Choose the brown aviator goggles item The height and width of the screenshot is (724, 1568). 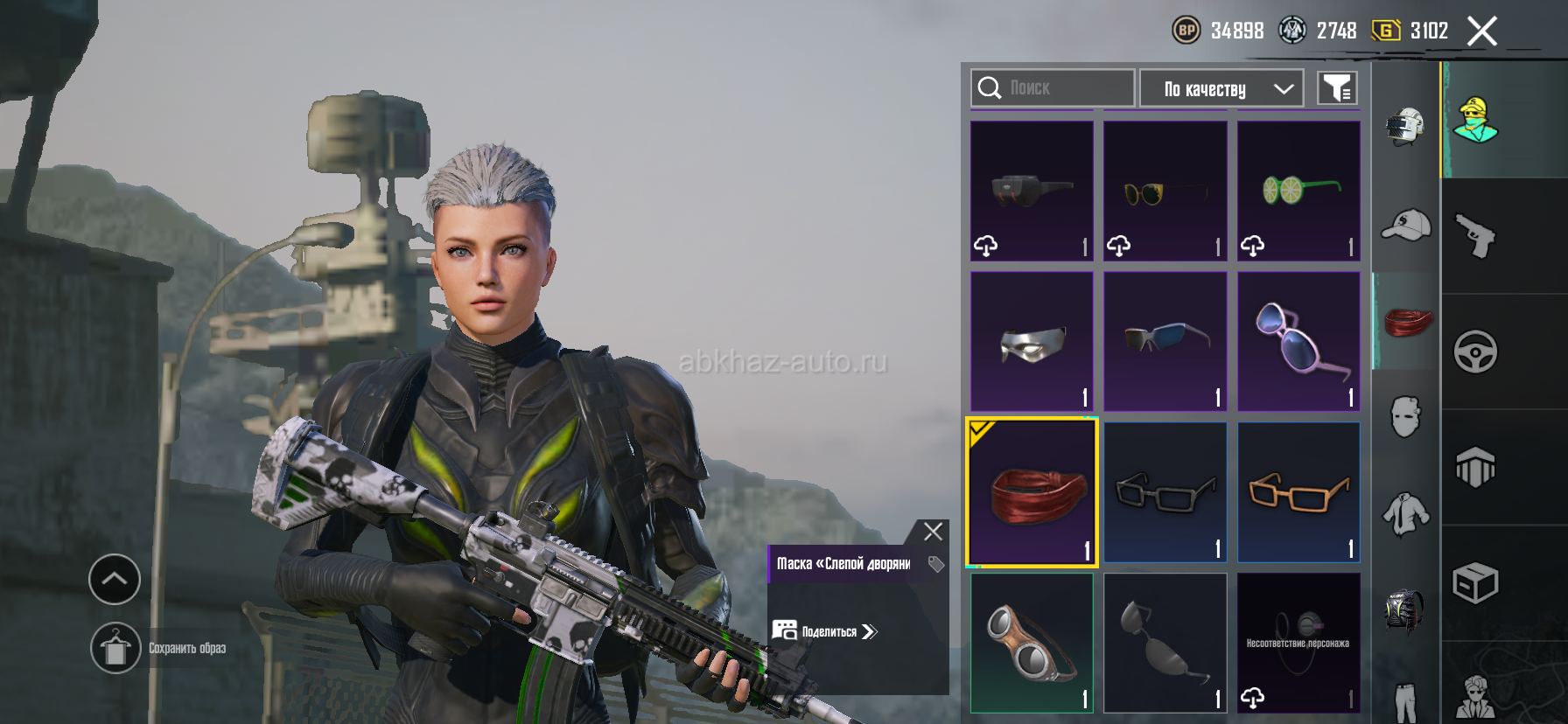1032,643
